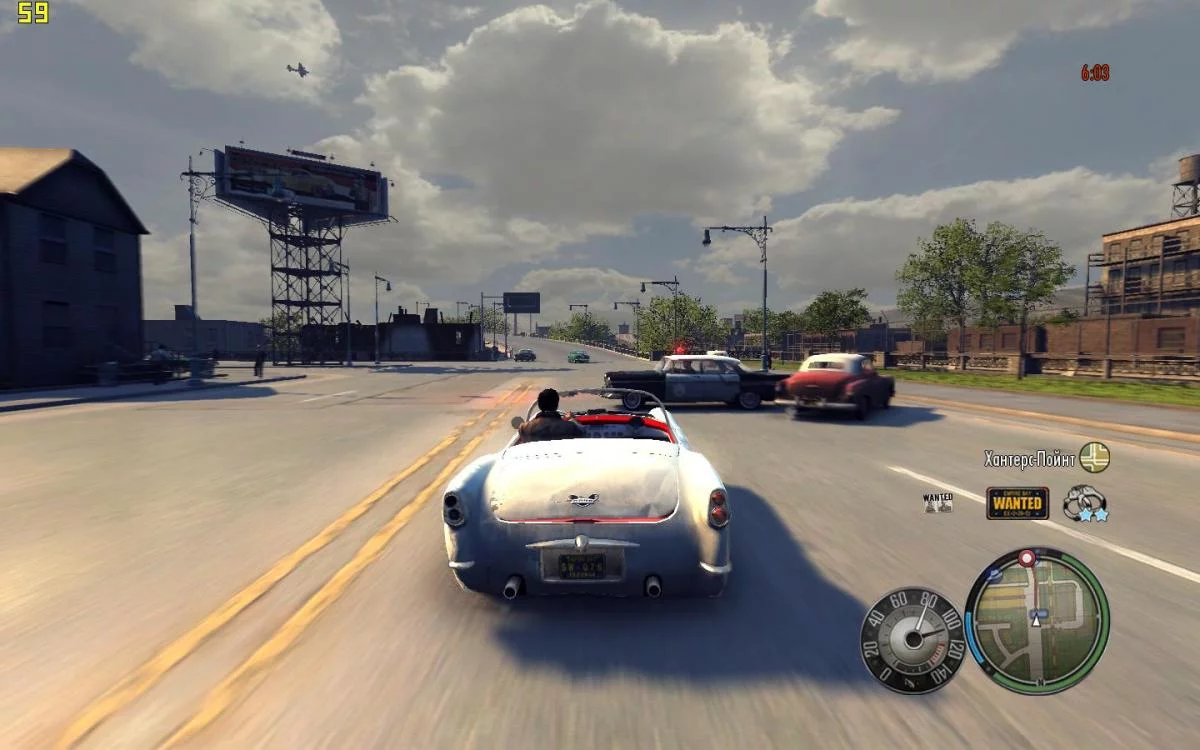
Task: Click the police hat marker on the minimap
Action: (x=994, y=575)
